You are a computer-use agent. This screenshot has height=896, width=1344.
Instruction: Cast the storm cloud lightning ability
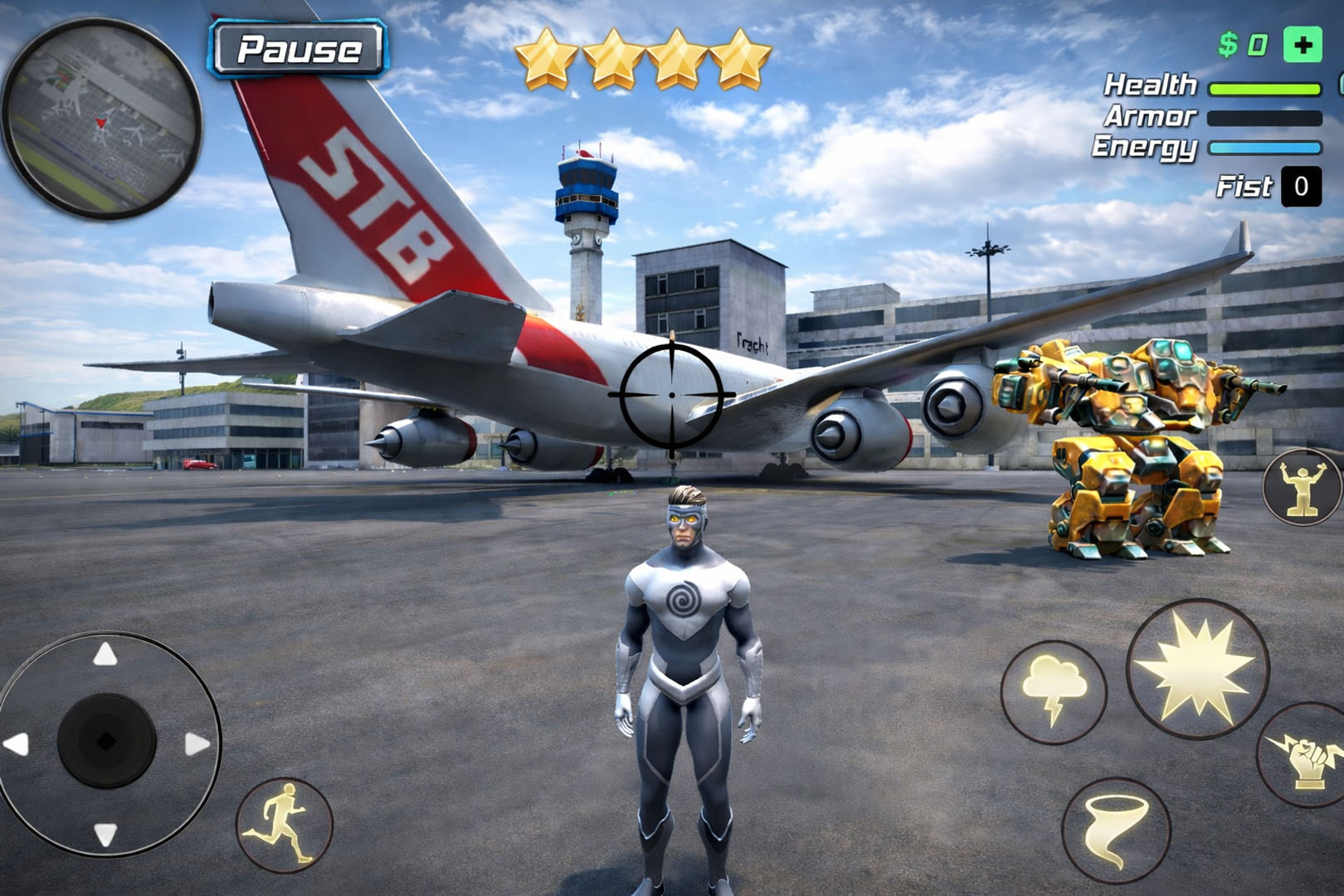(x=1054, y=690)
